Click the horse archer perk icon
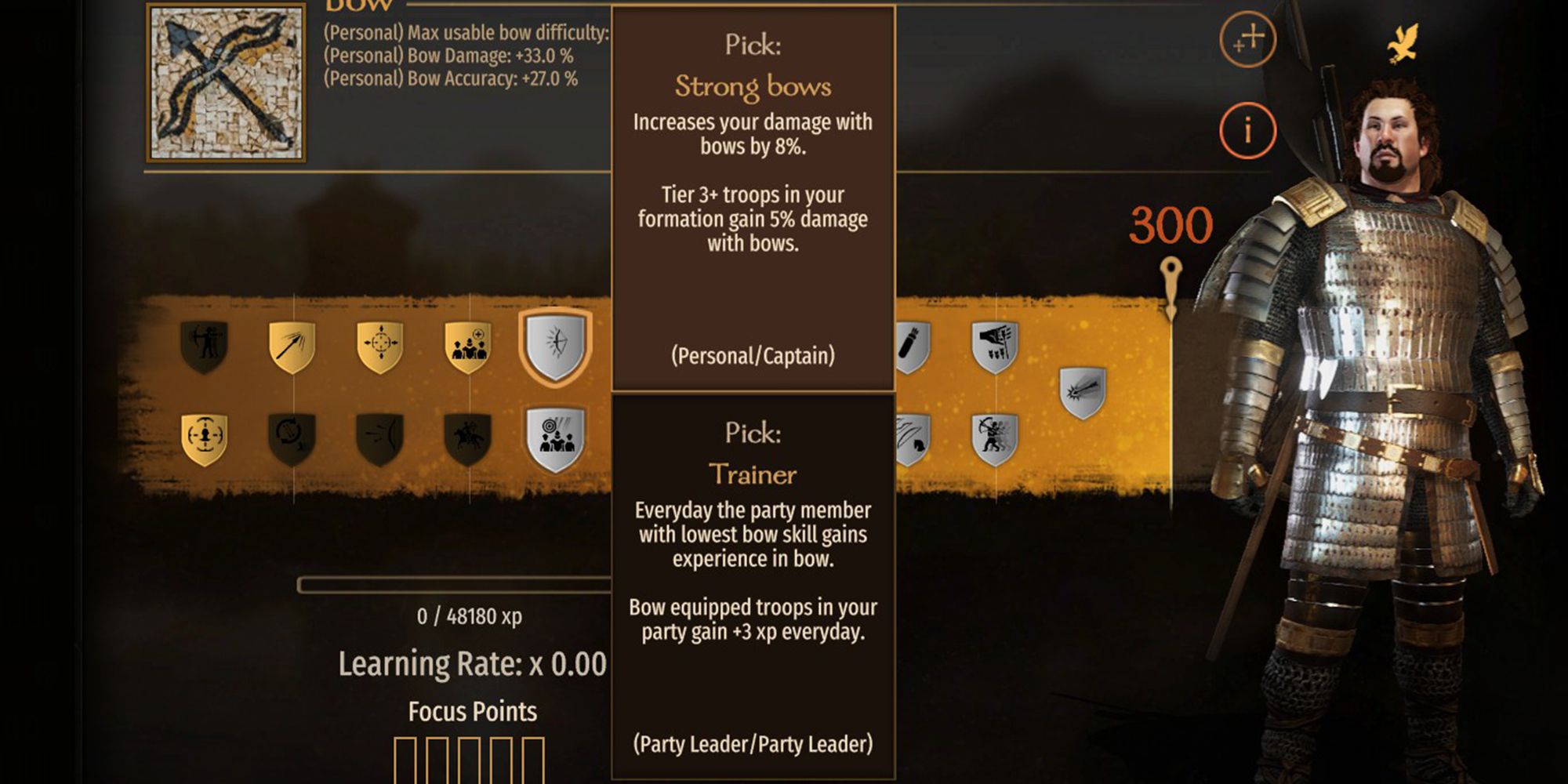Viewport: 1568px width, 784px height. click(x=468, y=436)
